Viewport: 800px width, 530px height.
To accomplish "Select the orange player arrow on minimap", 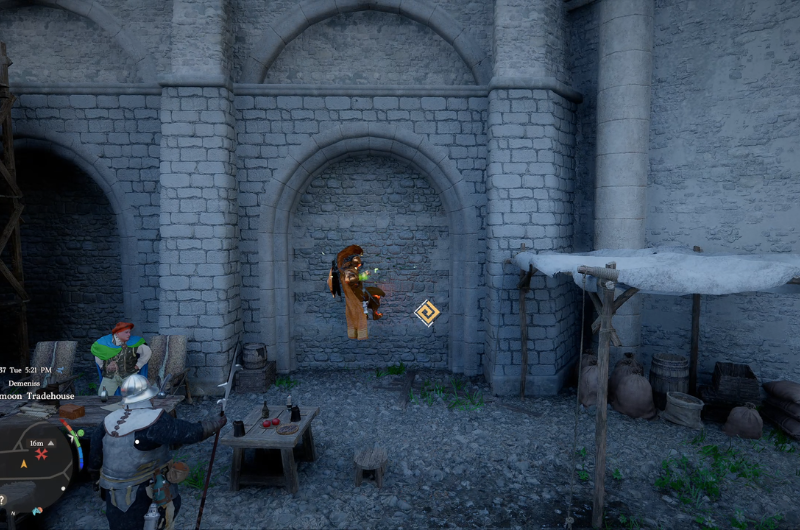I will tap(23, 464).
